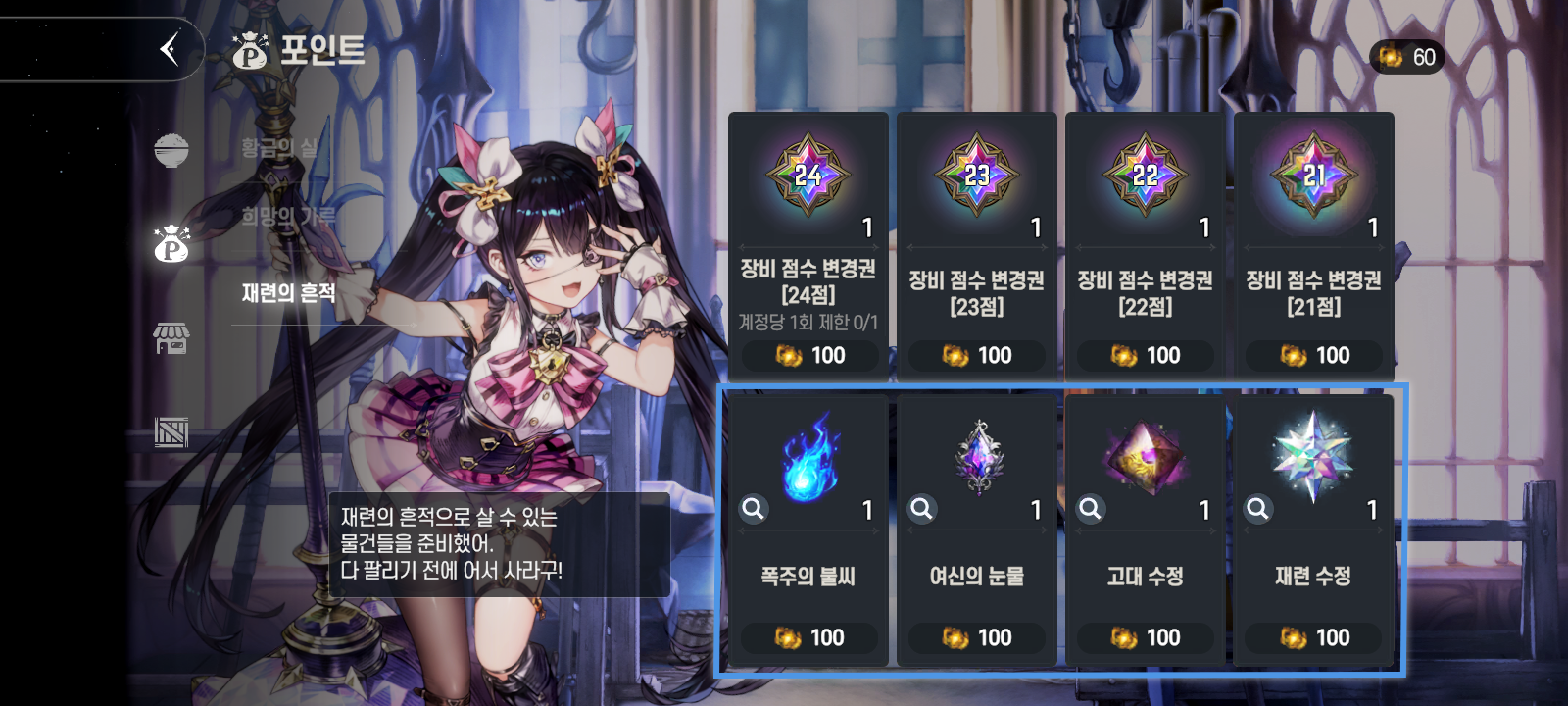Viewport: 1568px width, 706px height.
Task: Open the store stall icon category
Action: 171,338
